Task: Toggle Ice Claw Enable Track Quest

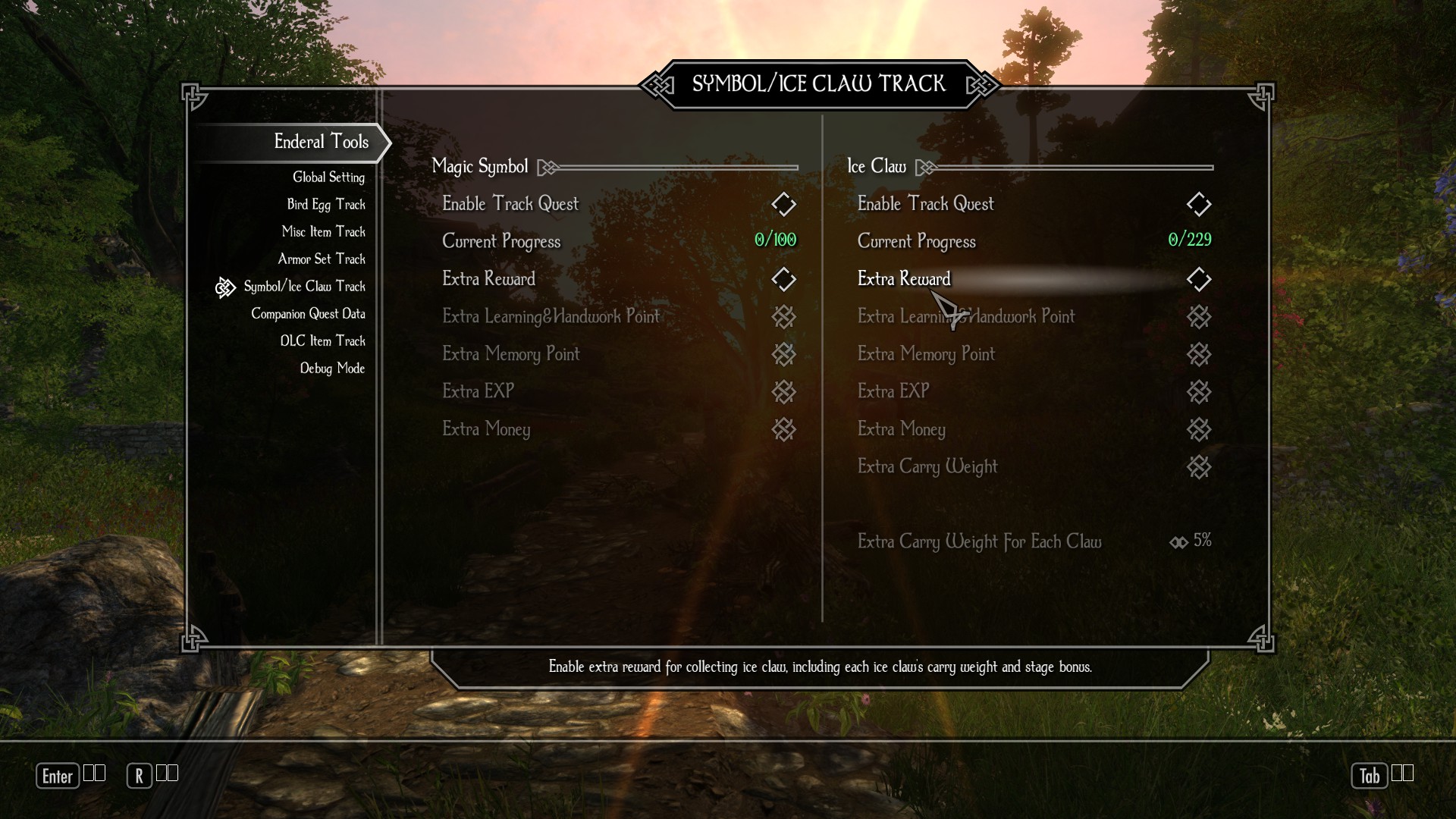Action: tap(1198, 204)
